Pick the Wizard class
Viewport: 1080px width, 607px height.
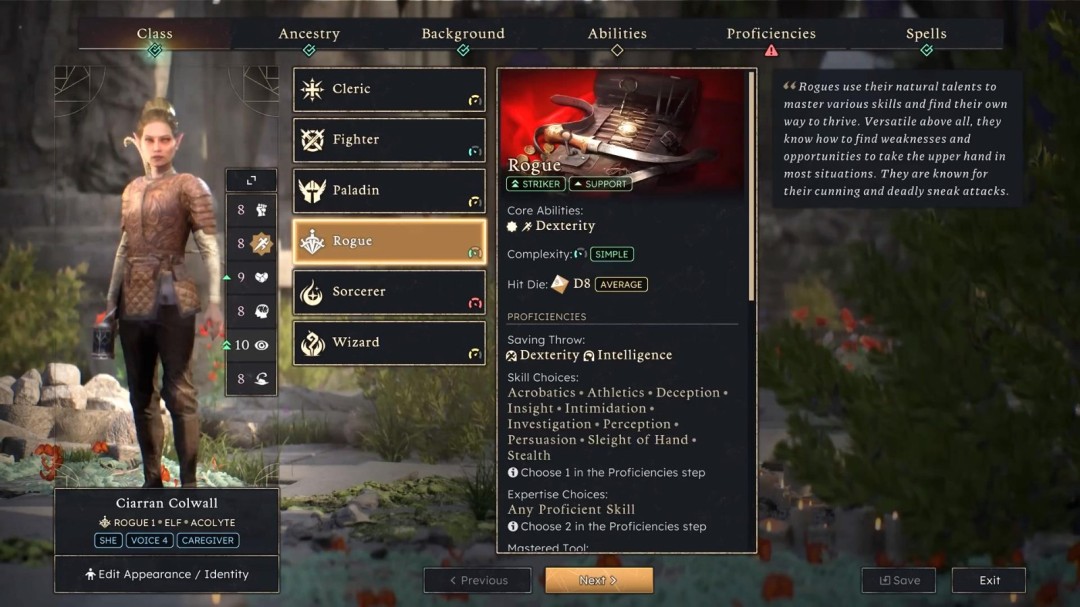click(x=389, y=342)
